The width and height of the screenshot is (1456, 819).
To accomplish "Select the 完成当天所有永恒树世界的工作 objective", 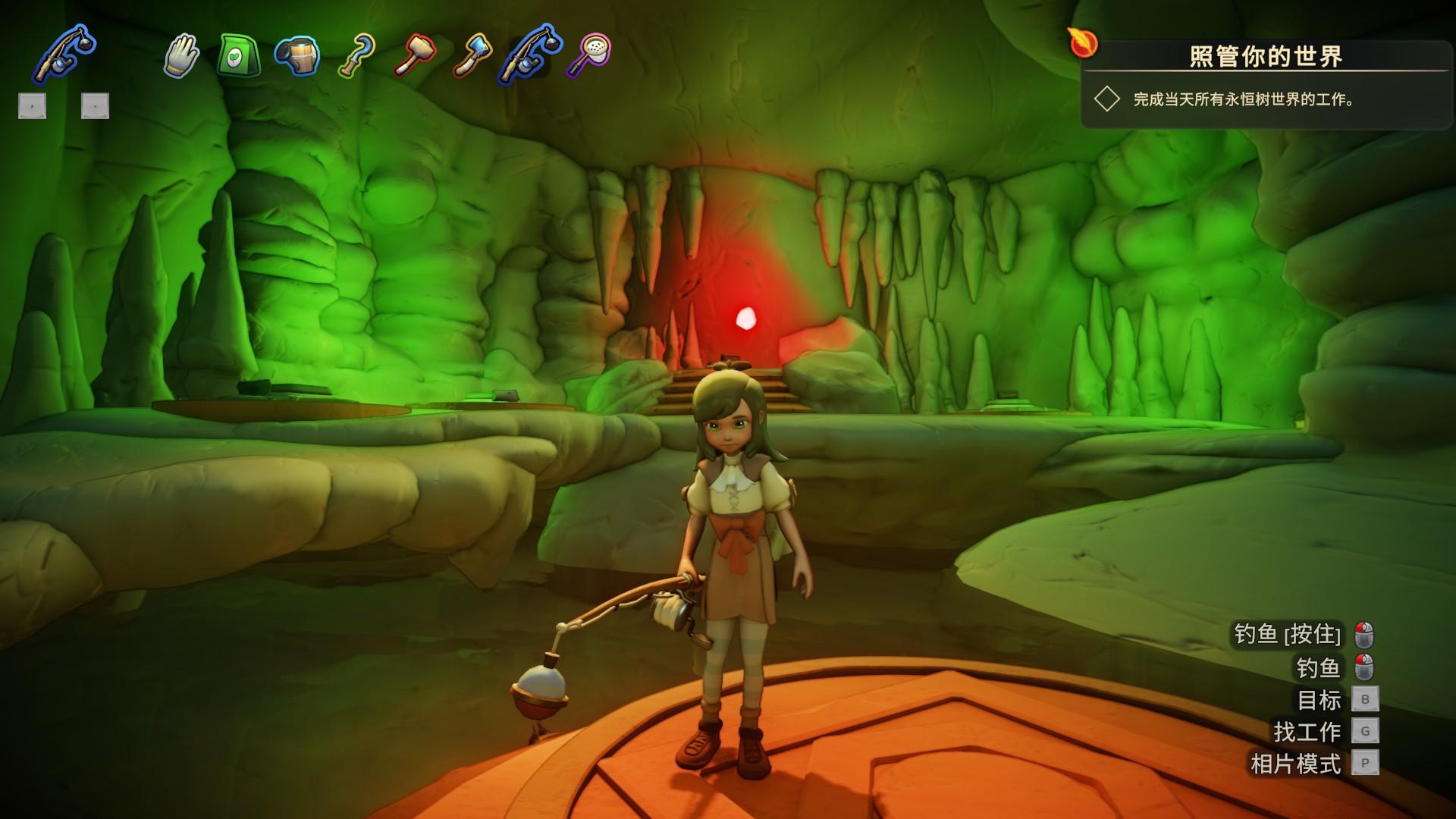I will (1244, 99).
